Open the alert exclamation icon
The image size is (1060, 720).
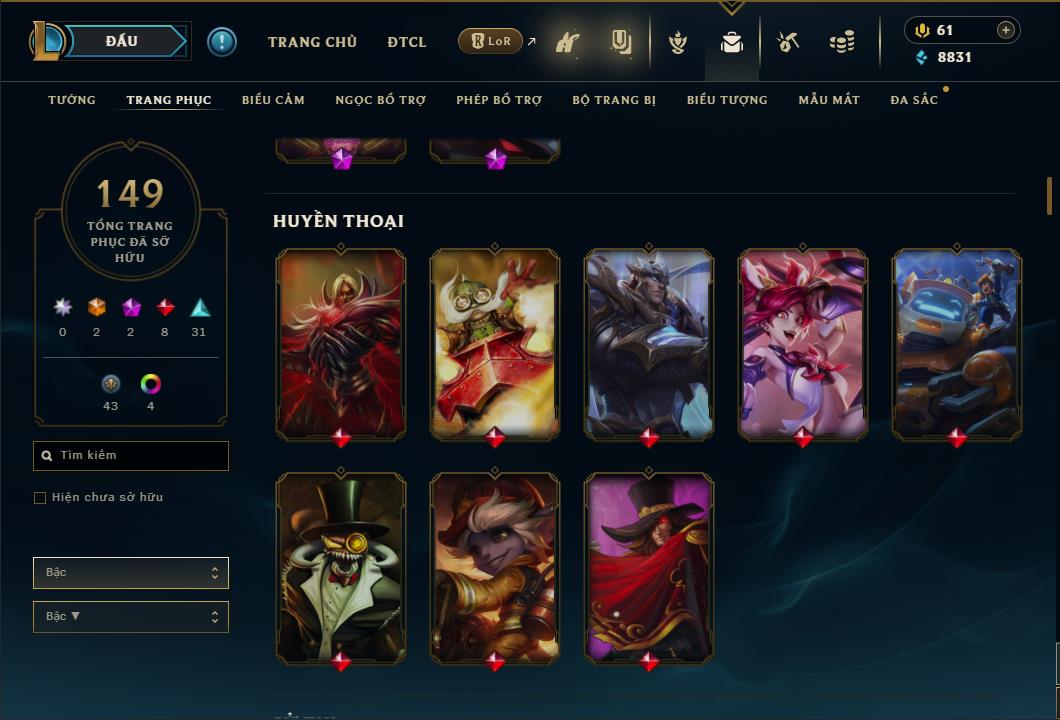point(222,42)
